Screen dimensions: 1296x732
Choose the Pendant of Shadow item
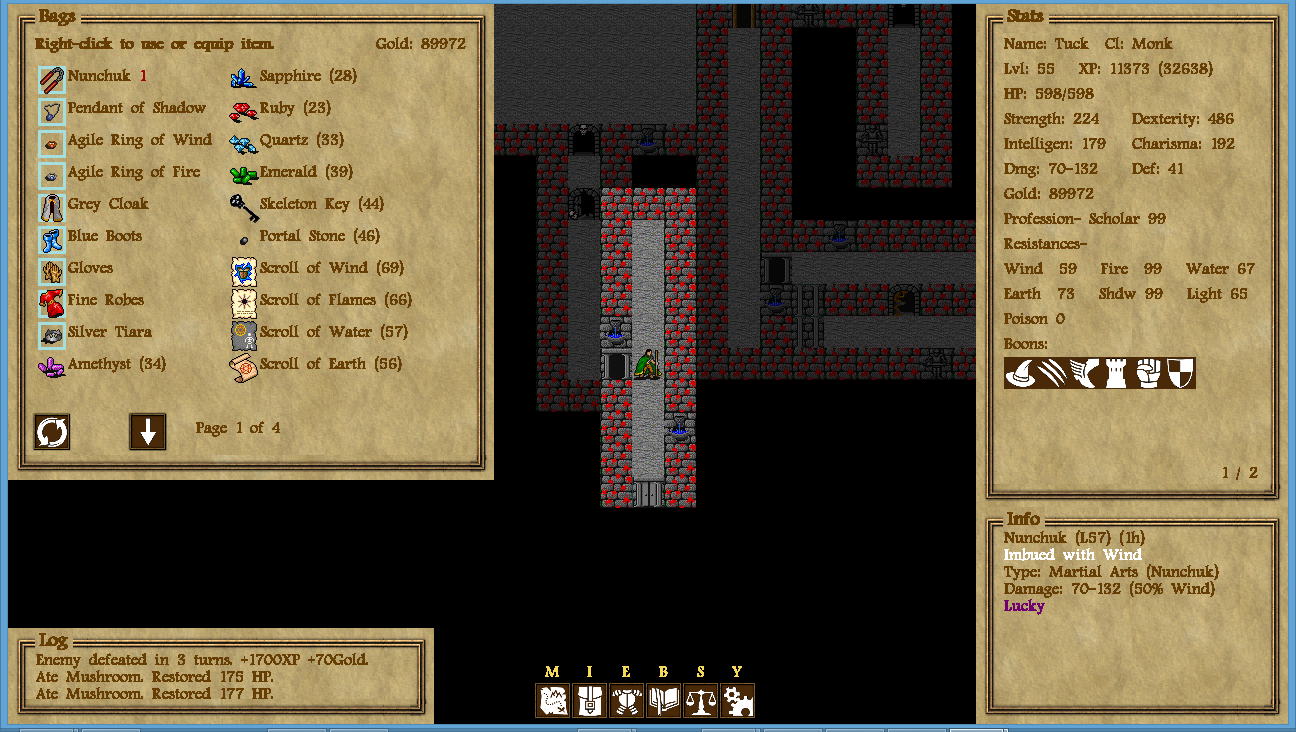tap(136, 108)
